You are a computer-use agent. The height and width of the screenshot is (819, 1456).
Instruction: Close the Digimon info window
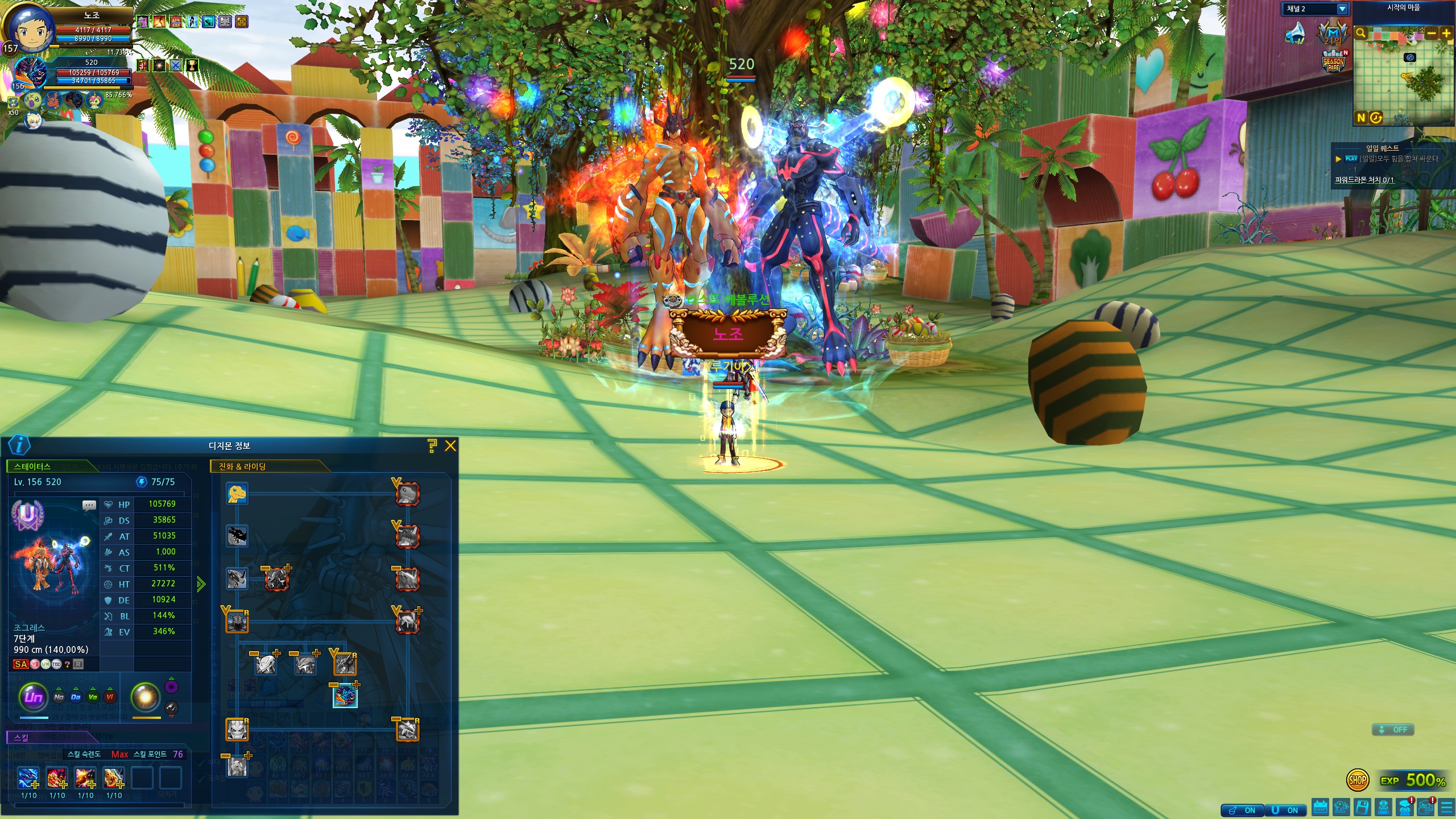pos(450,446)
